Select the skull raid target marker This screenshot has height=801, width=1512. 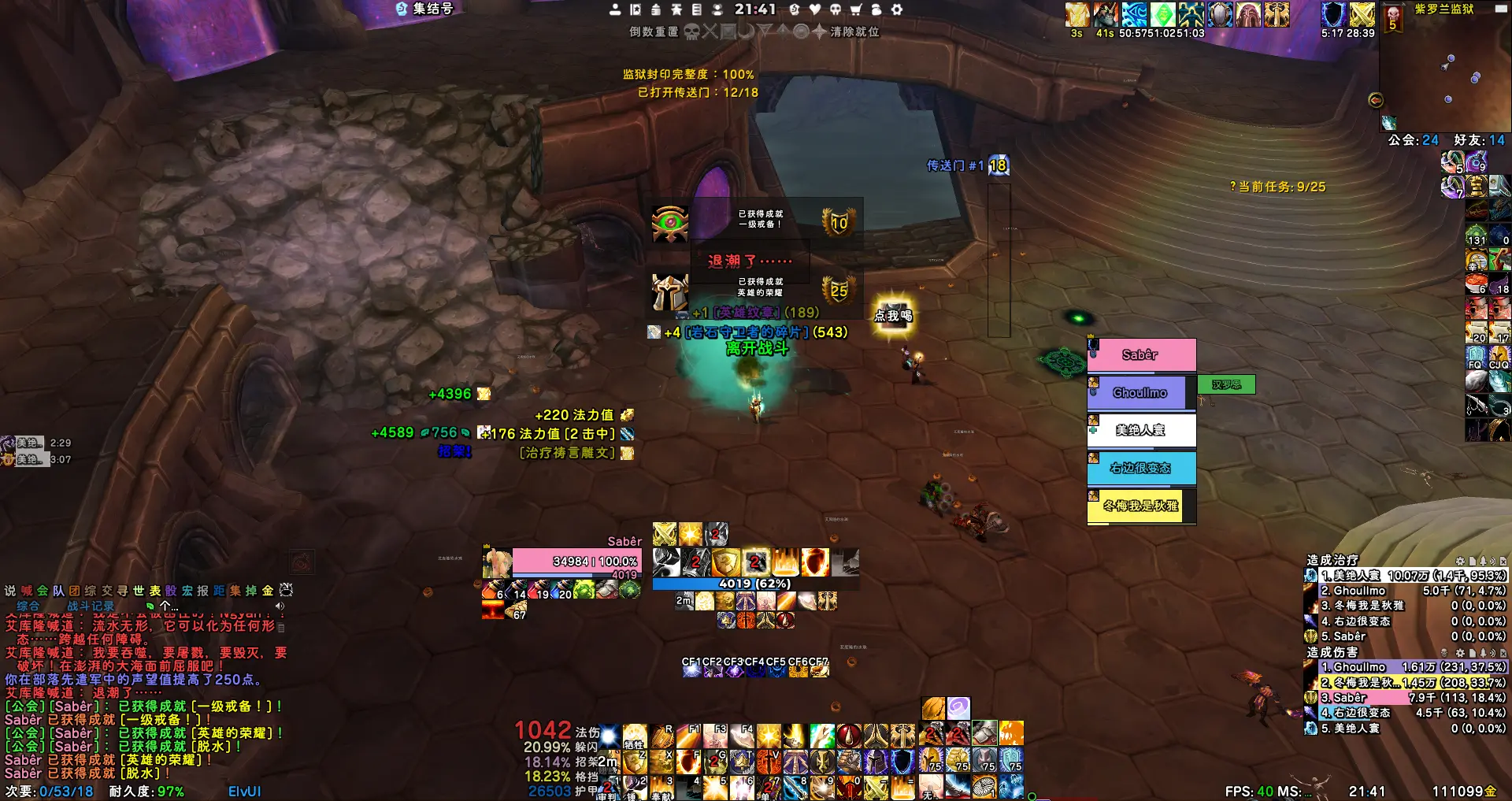point(691,32)
